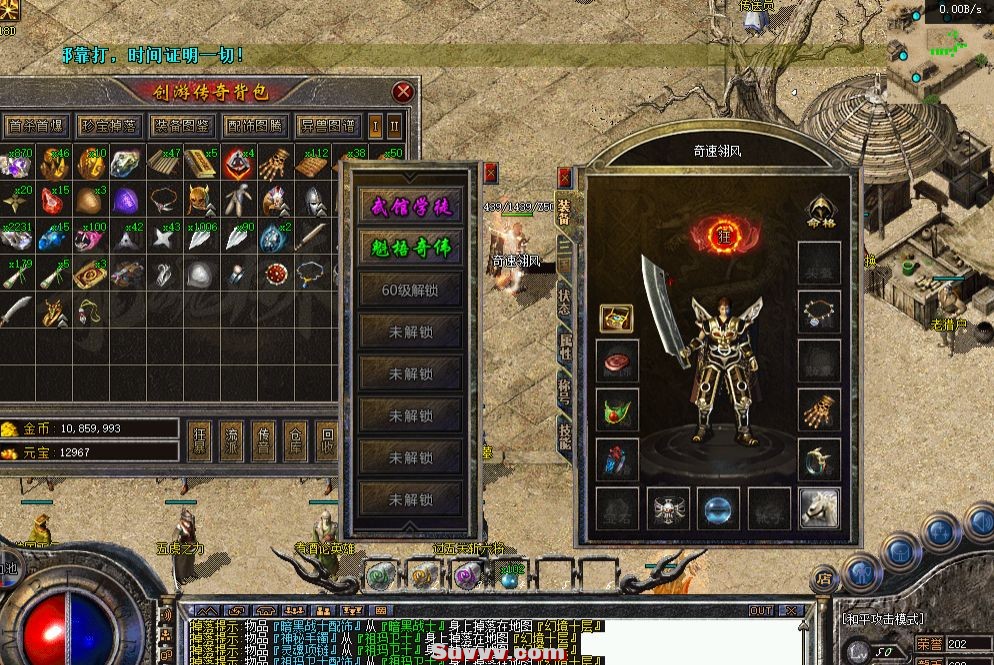The image size is (994, 665).
Task: Click the 命格 icon on the character panel
Action: pyautogui.click(x=820, y=212)
